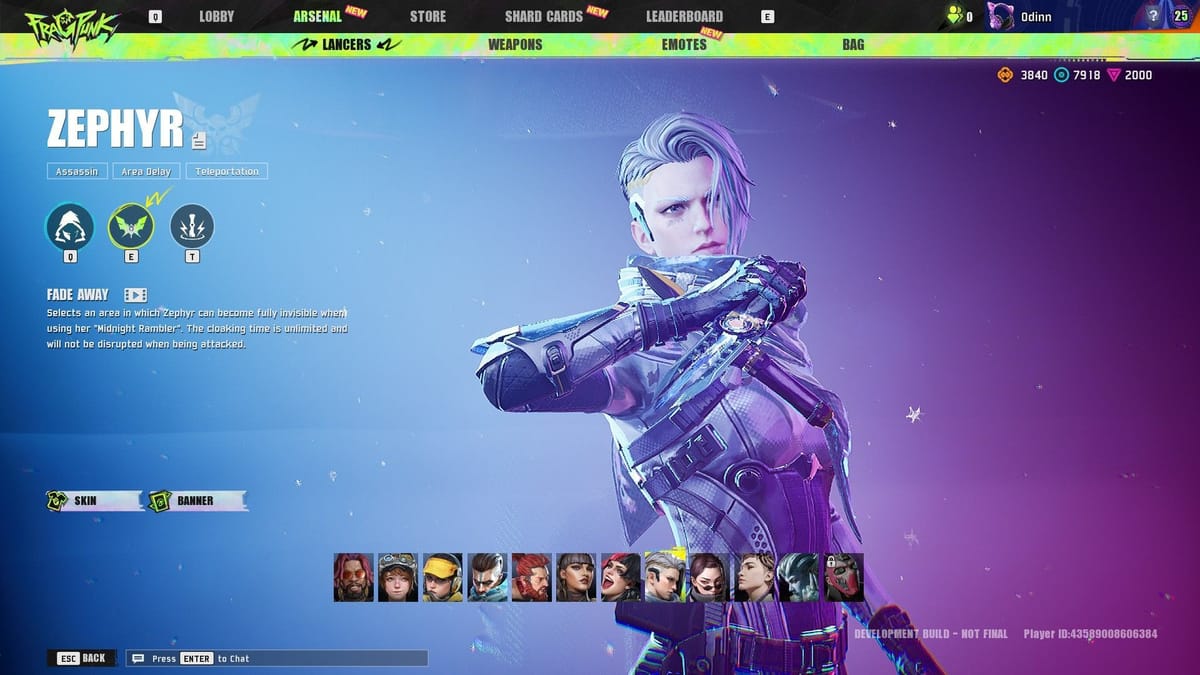
Task: Open the Emotes sub-tab
Action: [684, 45]
